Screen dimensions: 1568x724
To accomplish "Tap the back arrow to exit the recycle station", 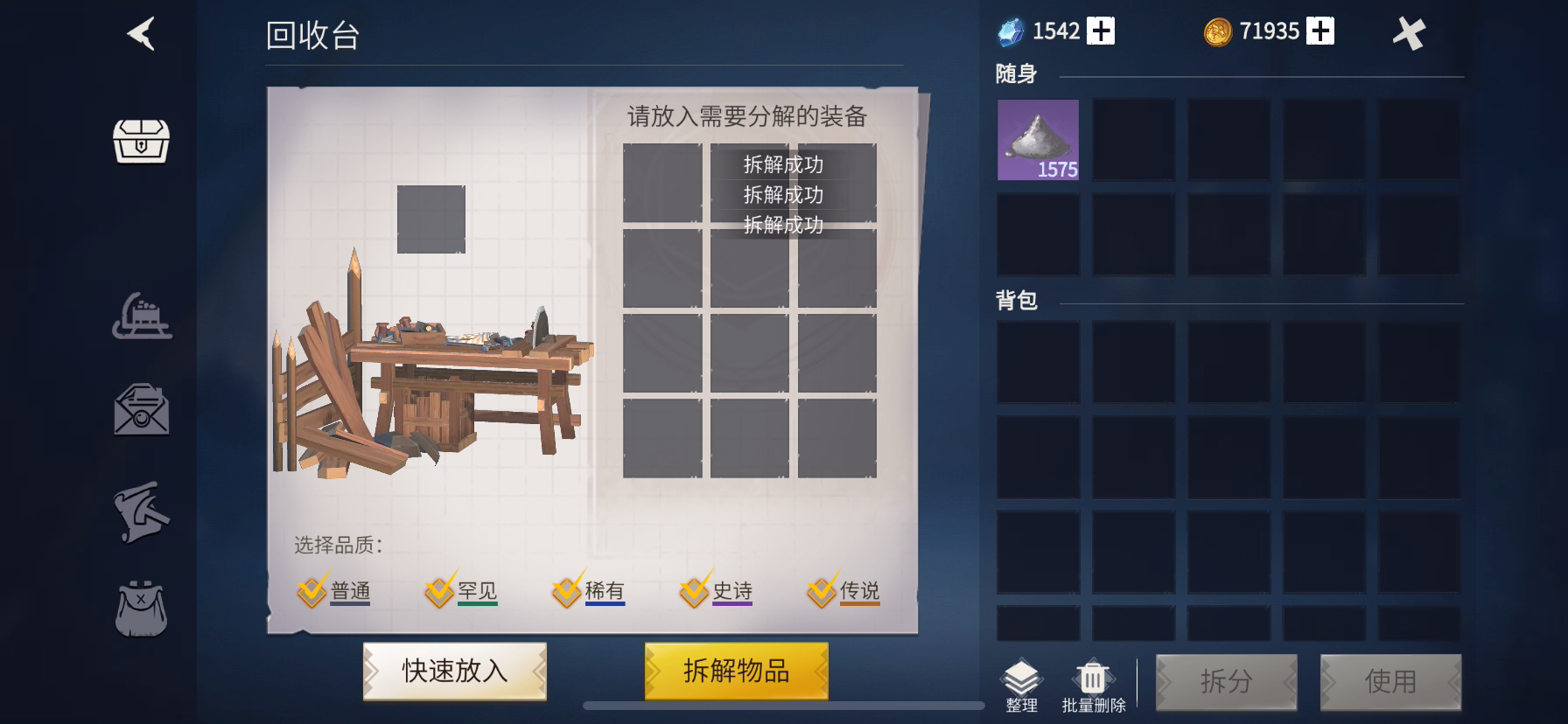I will (x=140, y=34).
